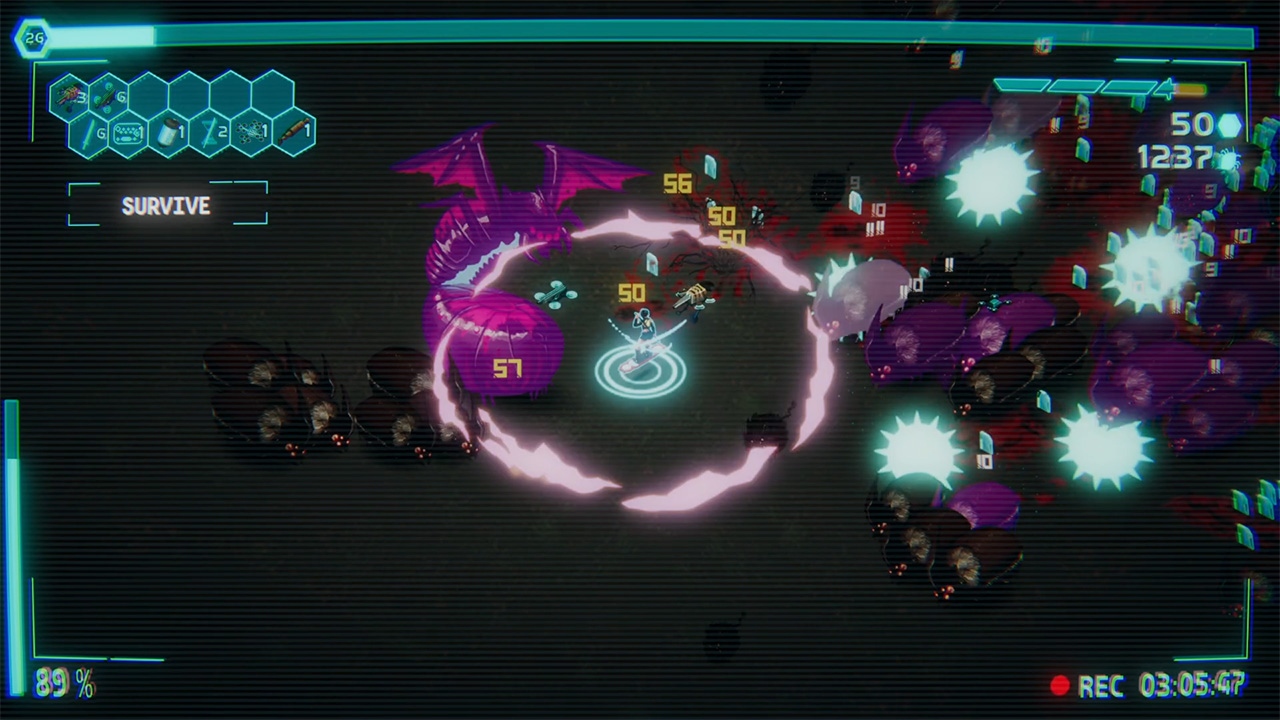Image resolution: width=1280 pixels, height=720 pixels.
Task: Click the web-shaped item in the inventory
Action: (248, 132)
